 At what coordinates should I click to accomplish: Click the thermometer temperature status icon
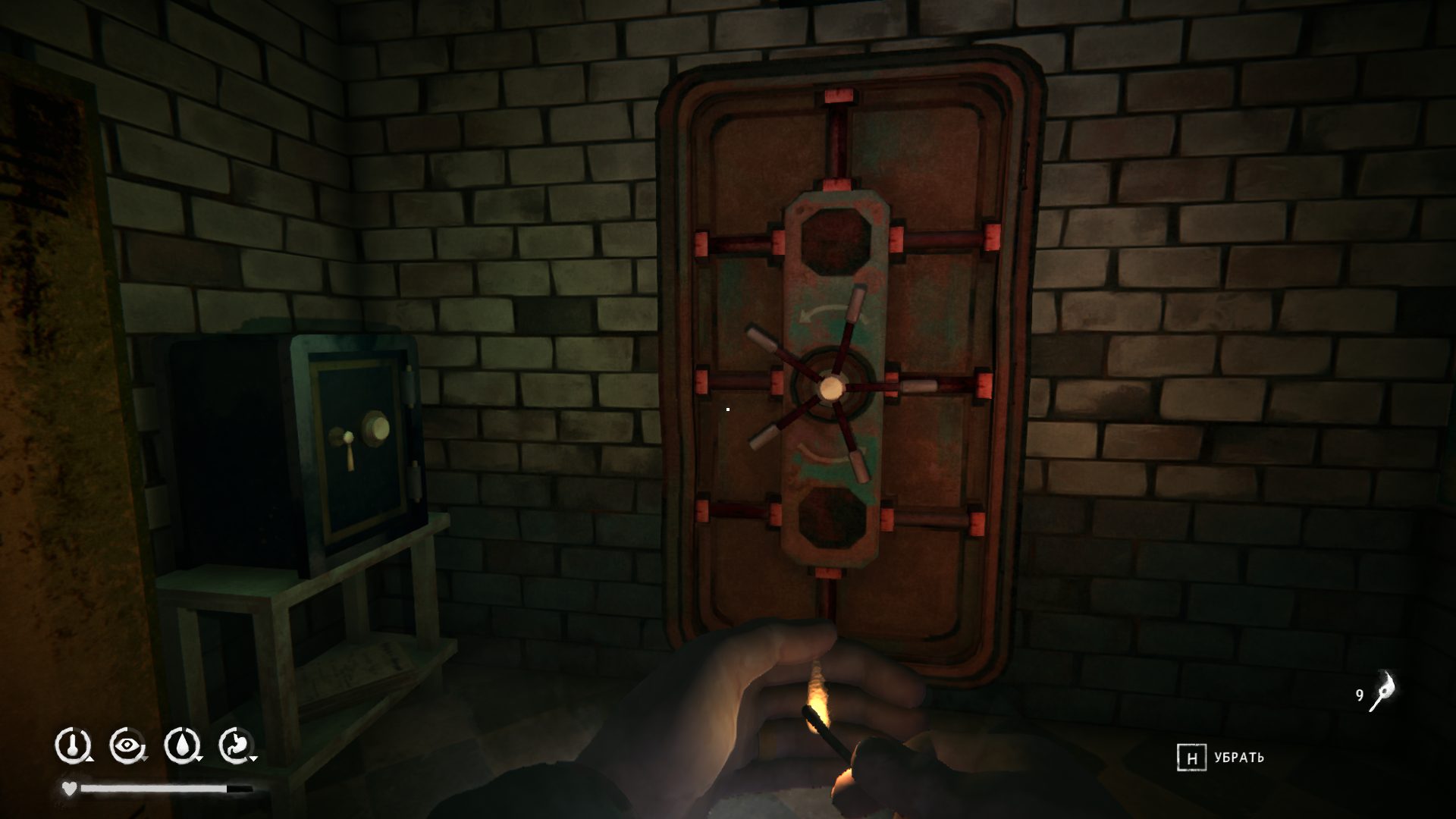click(x=73, y=745)
